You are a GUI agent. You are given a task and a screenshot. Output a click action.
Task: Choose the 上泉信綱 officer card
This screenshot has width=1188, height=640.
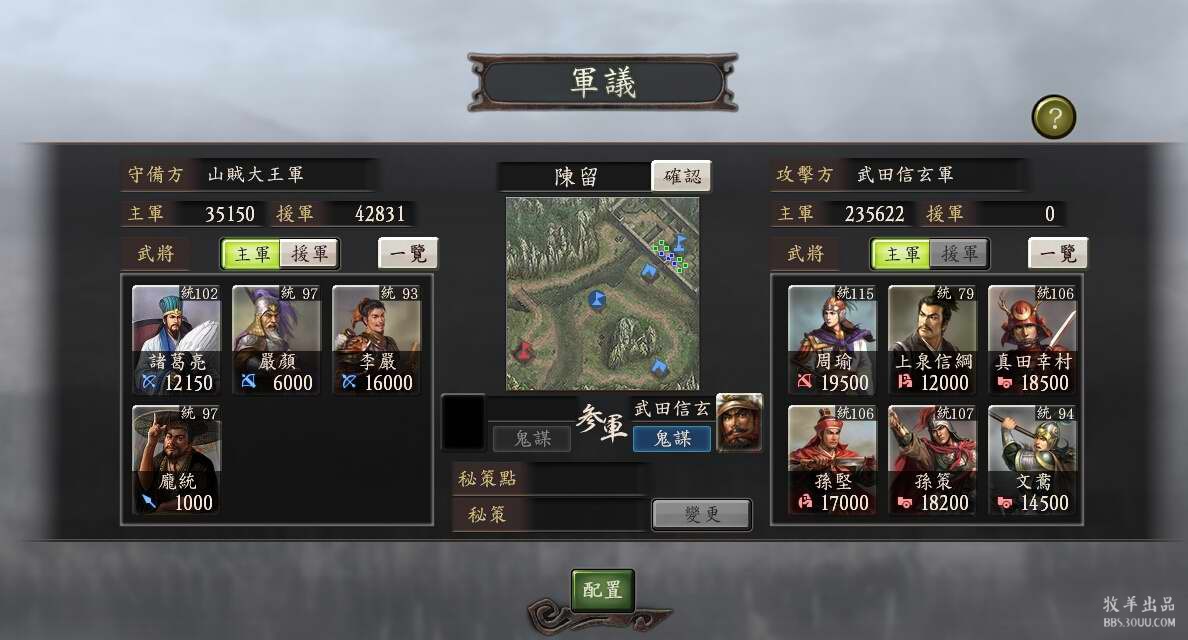932,340
